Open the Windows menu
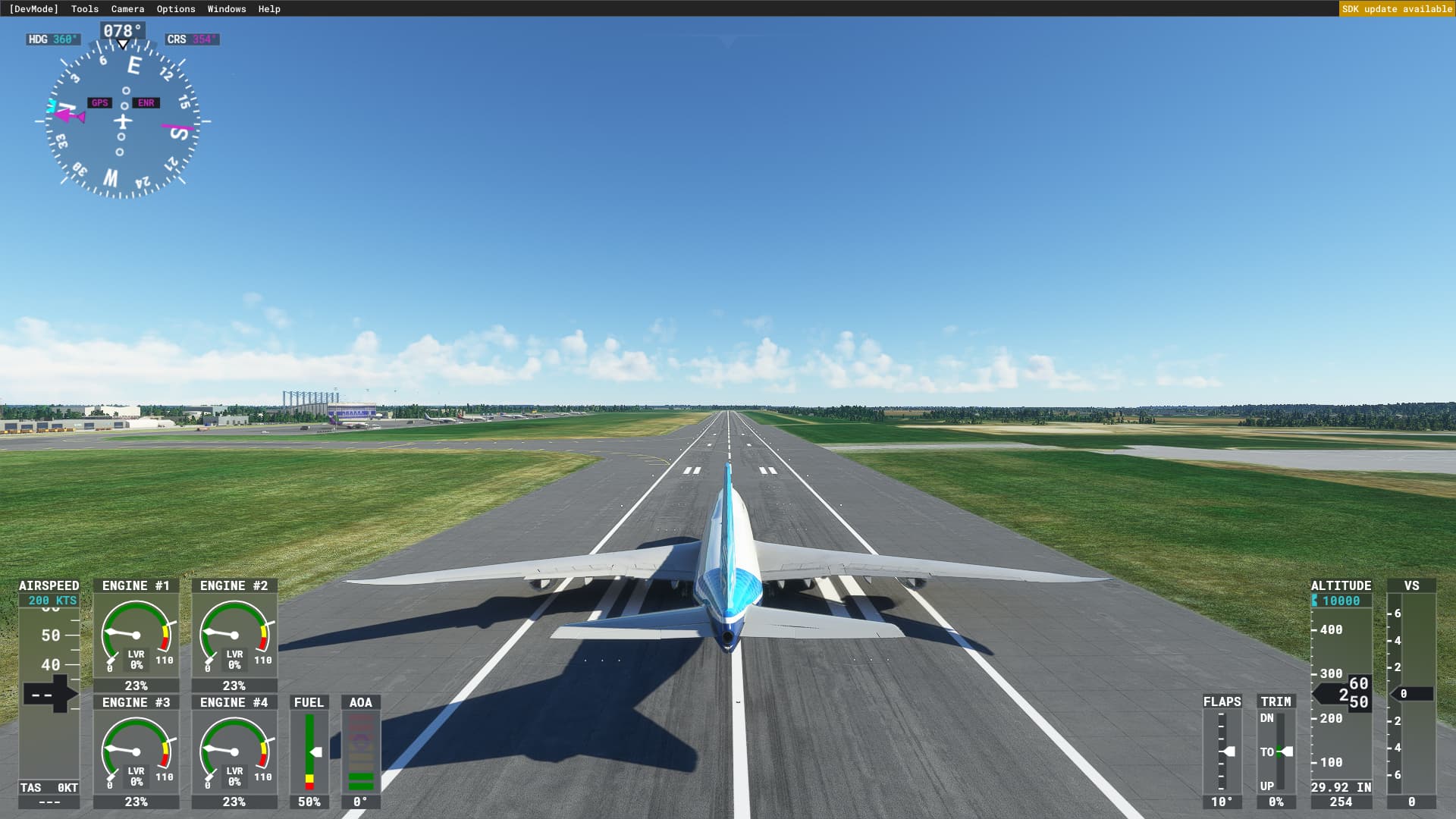This screenshot has width=1456, height=819. click(x=225, y=8)
